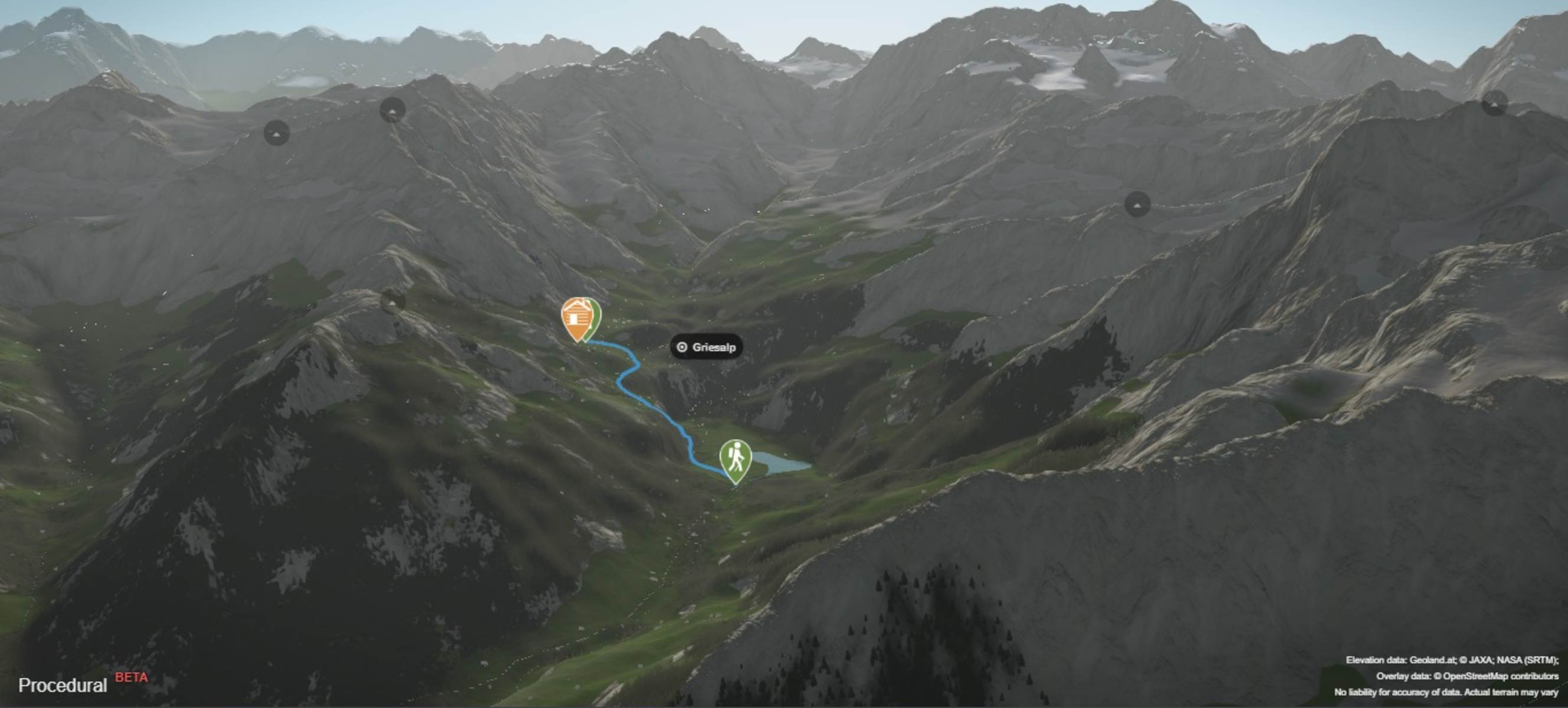Toggle the Procedural BETA terrain mode
The image size is (1568, 708).
click(63, 686)
